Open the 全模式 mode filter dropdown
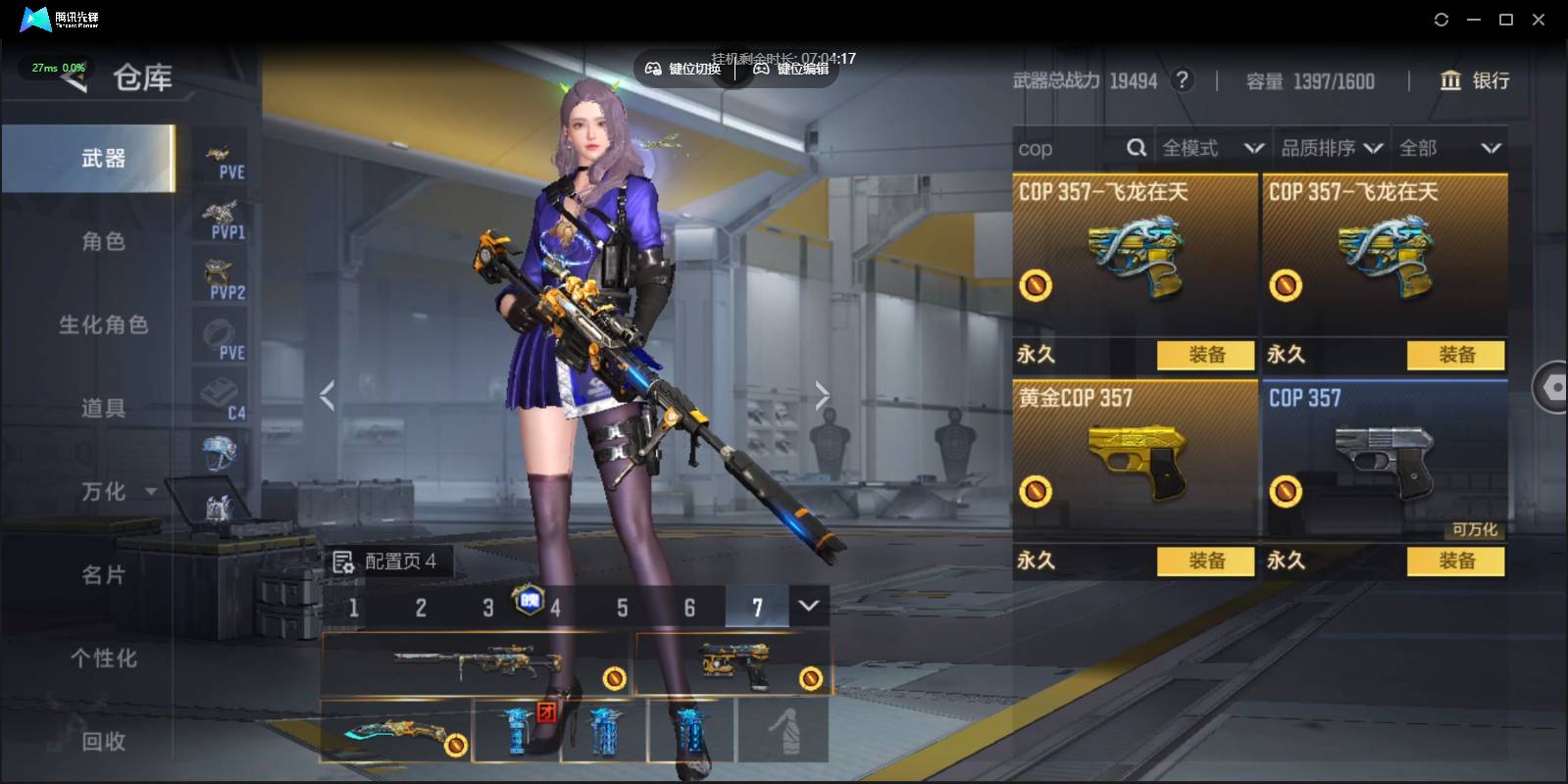The height and width of the screenshot is (784, 1568). (x=1212, y=149)
